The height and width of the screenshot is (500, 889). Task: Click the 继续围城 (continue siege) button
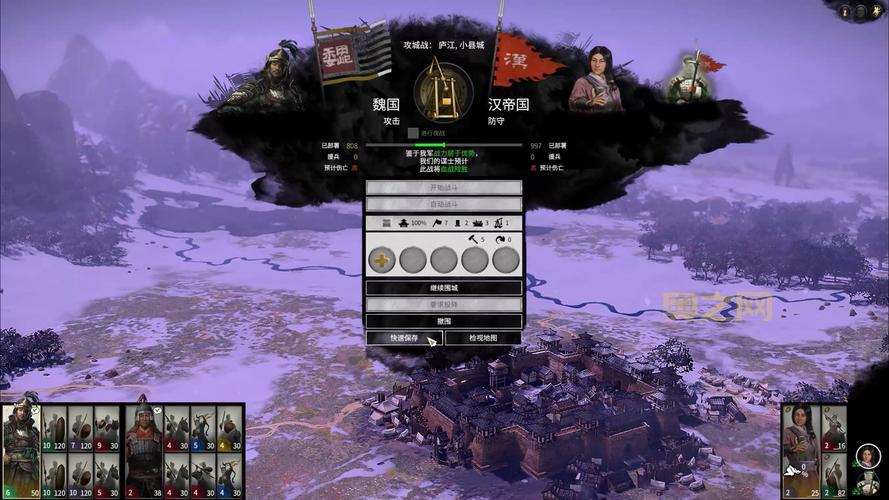443,288
